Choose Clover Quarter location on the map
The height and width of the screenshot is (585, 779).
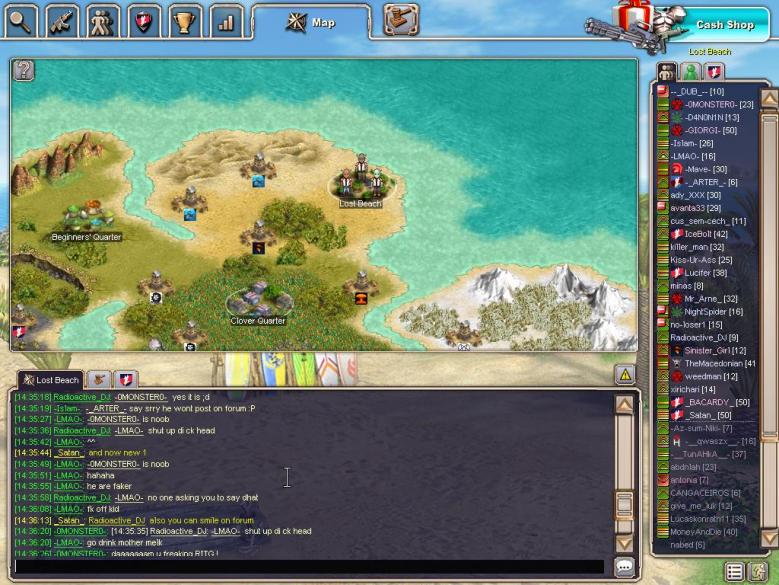[257, 300]
